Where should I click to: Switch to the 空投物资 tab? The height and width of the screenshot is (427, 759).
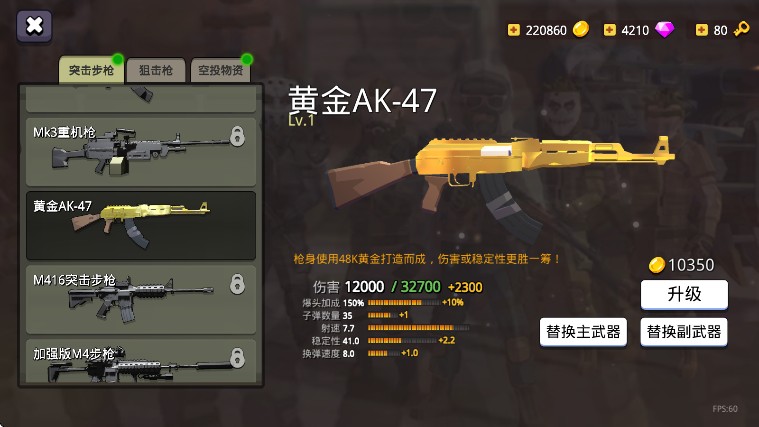click(219, 71)
